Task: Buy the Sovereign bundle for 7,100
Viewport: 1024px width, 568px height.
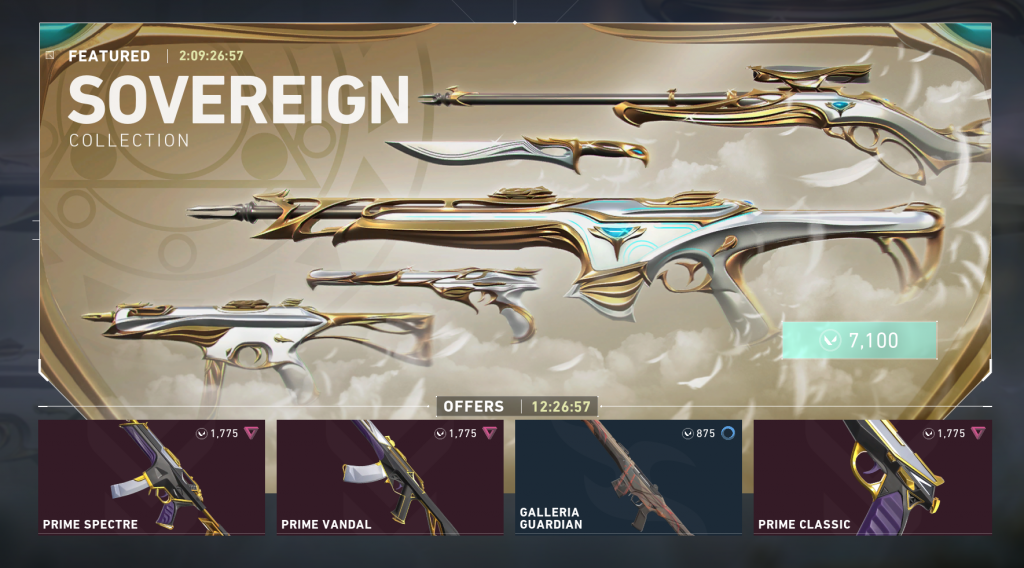Action: click(x=860, y=340)
